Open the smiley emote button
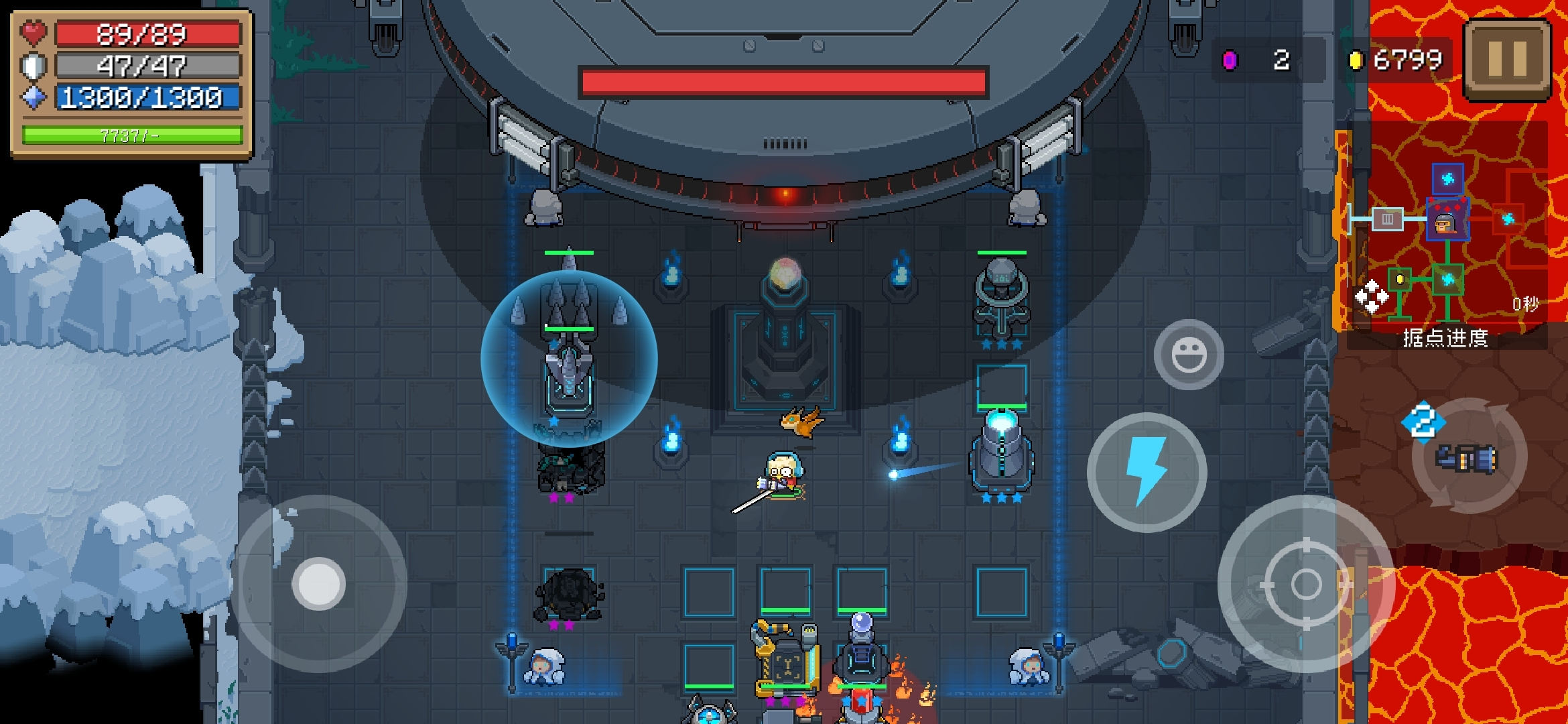1568x724 pixels. (x=1189, y=355)
